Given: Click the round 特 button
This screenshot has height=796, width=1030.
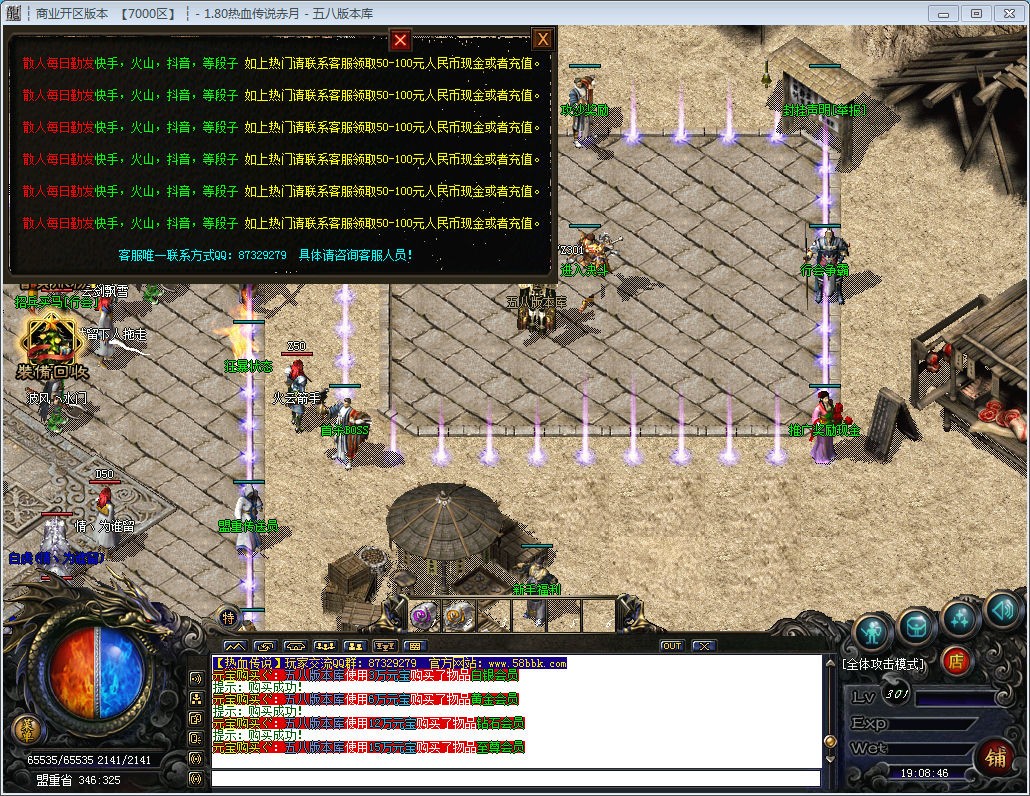Looking at the screenshot, I should (228, 617).
